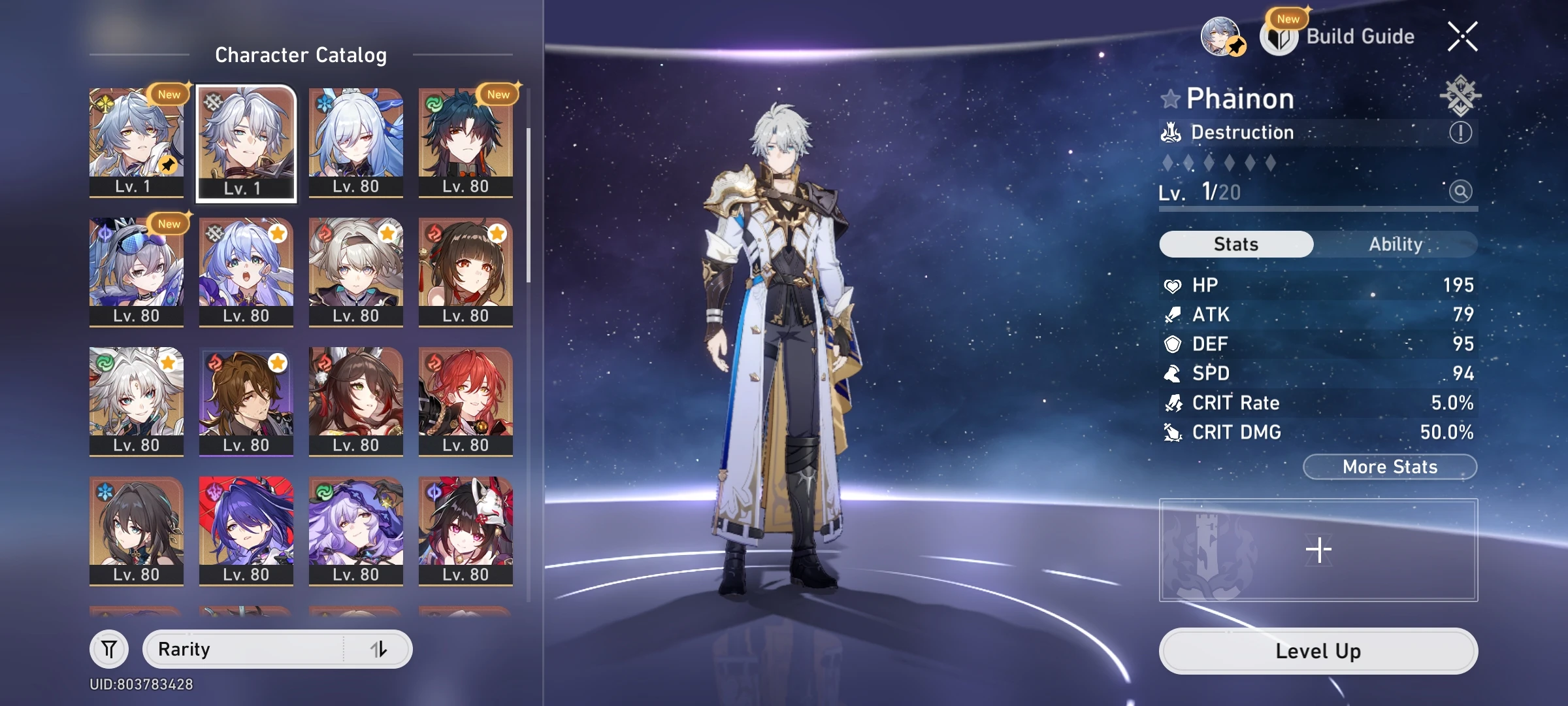This screenshot has height=706, width=1568.
Task: Click the sort order arrow in the Rarity bar
Action: 380,649
